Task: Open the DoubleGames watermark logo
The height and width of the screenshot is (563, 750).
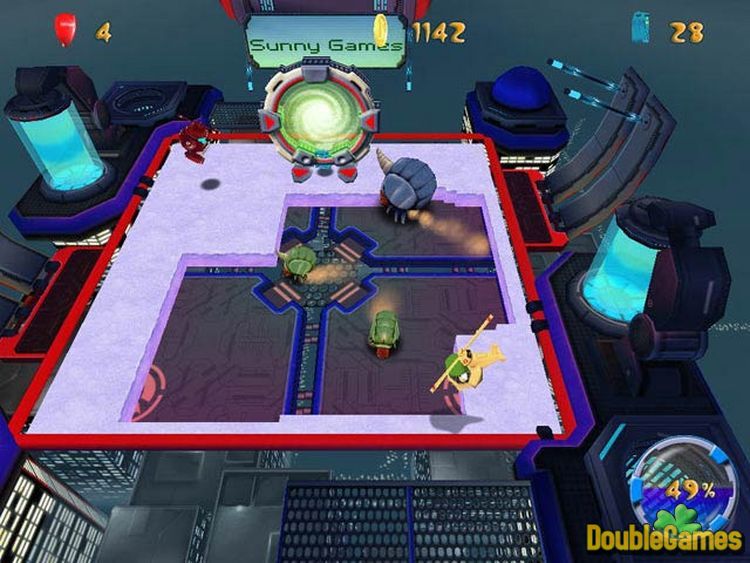Action: pyautogui.click(x=663, y=536)
